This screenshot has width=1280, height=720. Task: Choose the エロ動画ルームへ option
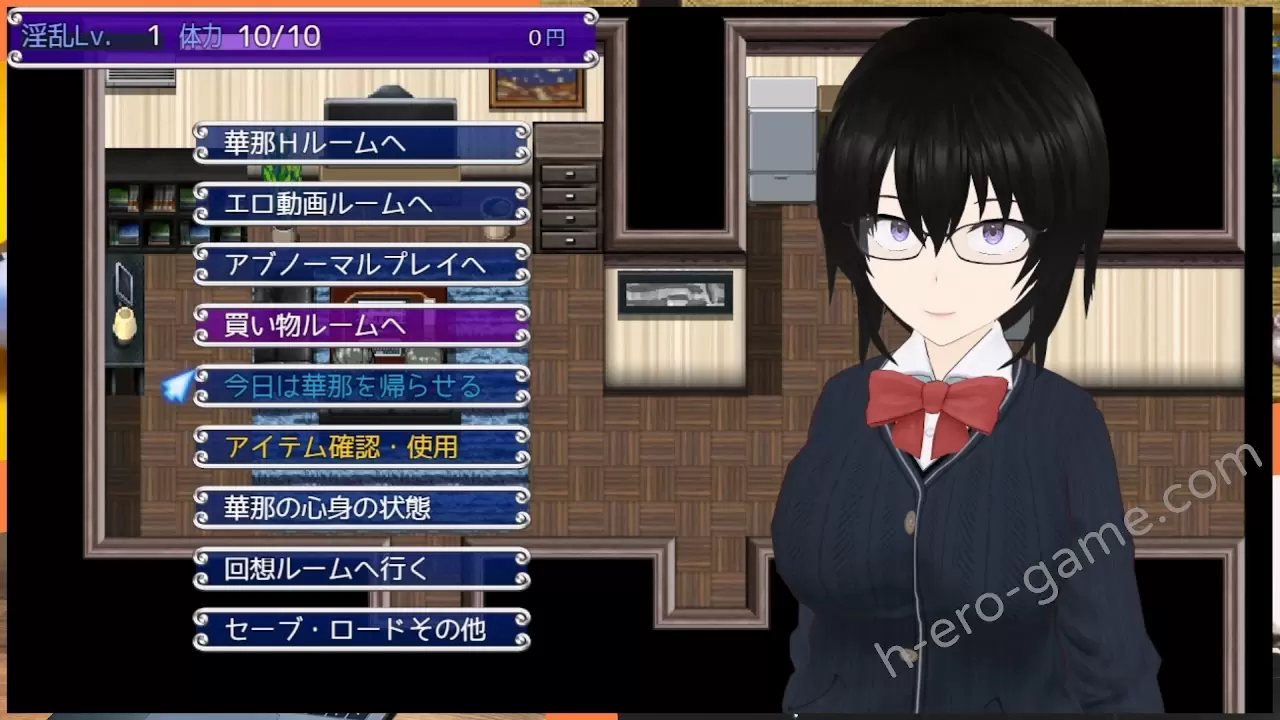pos(361,204)
